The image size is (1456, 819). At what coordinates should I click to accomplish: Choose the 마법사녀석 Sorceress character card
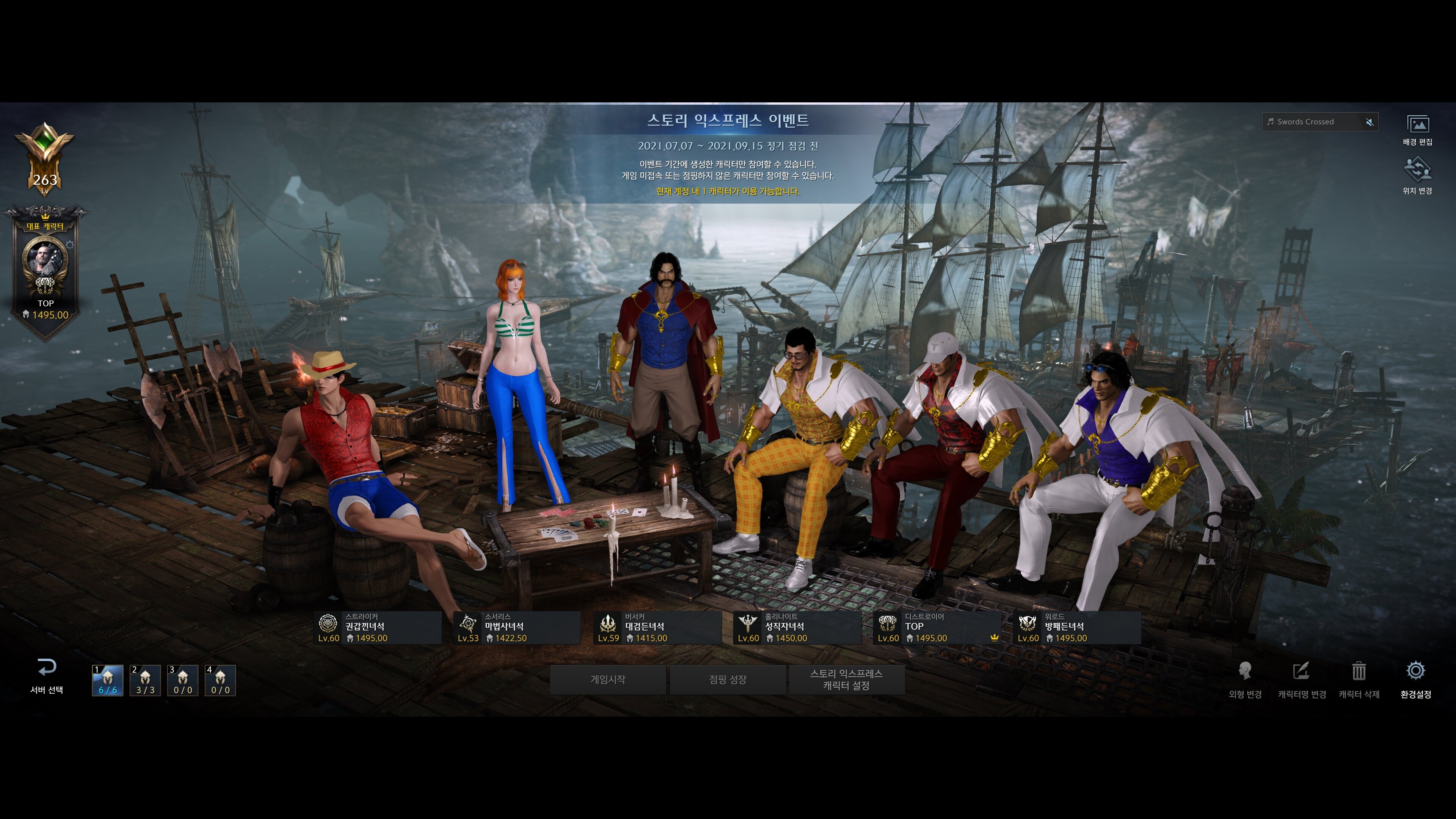[x=517, y=628]
